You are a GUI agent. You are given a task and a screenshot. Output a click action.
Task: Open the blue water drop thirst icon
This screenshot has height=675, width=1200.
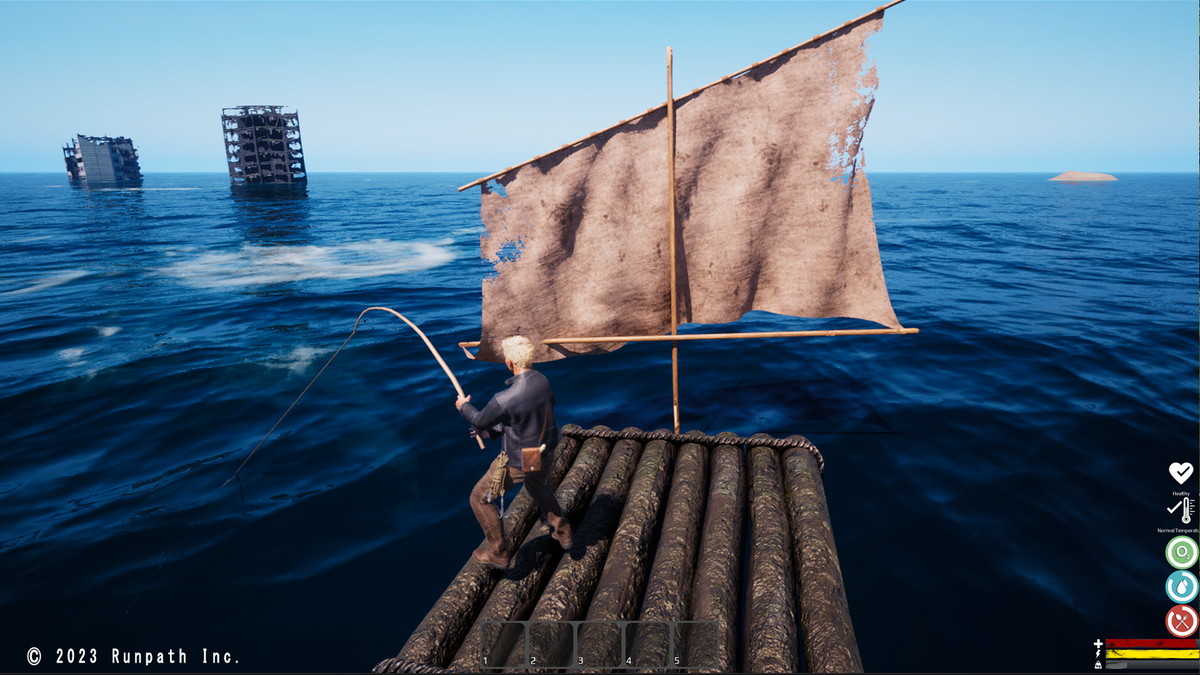tap(1181, 587)
